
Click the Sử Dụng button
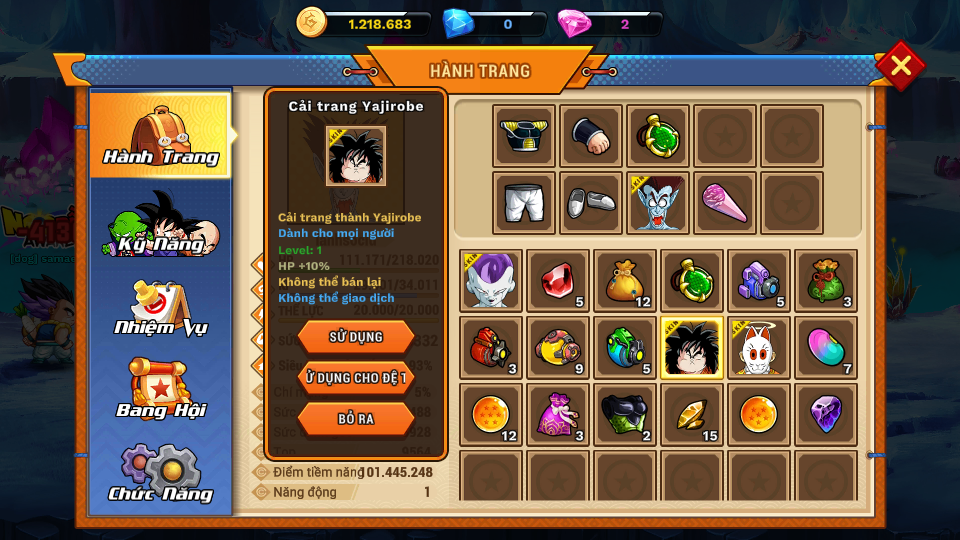pos(356,337)
